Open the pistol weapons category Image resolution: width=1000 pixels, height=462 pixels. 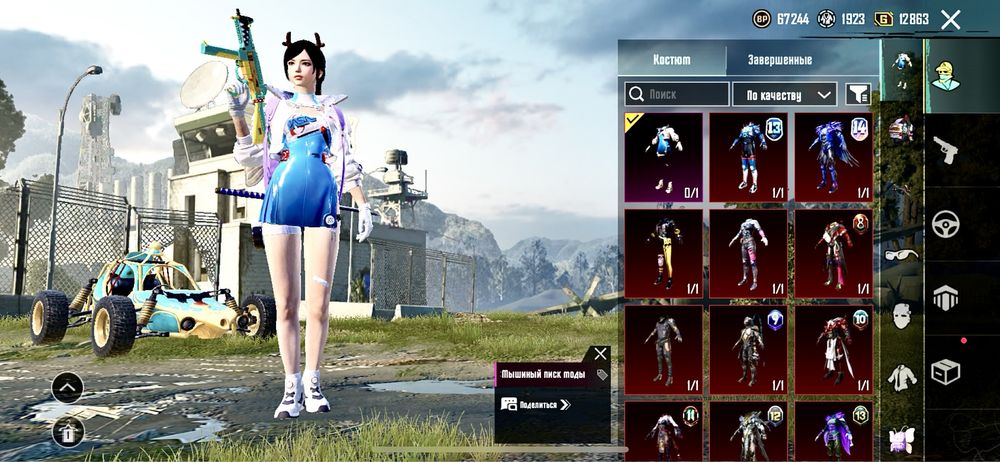point(945,150)
